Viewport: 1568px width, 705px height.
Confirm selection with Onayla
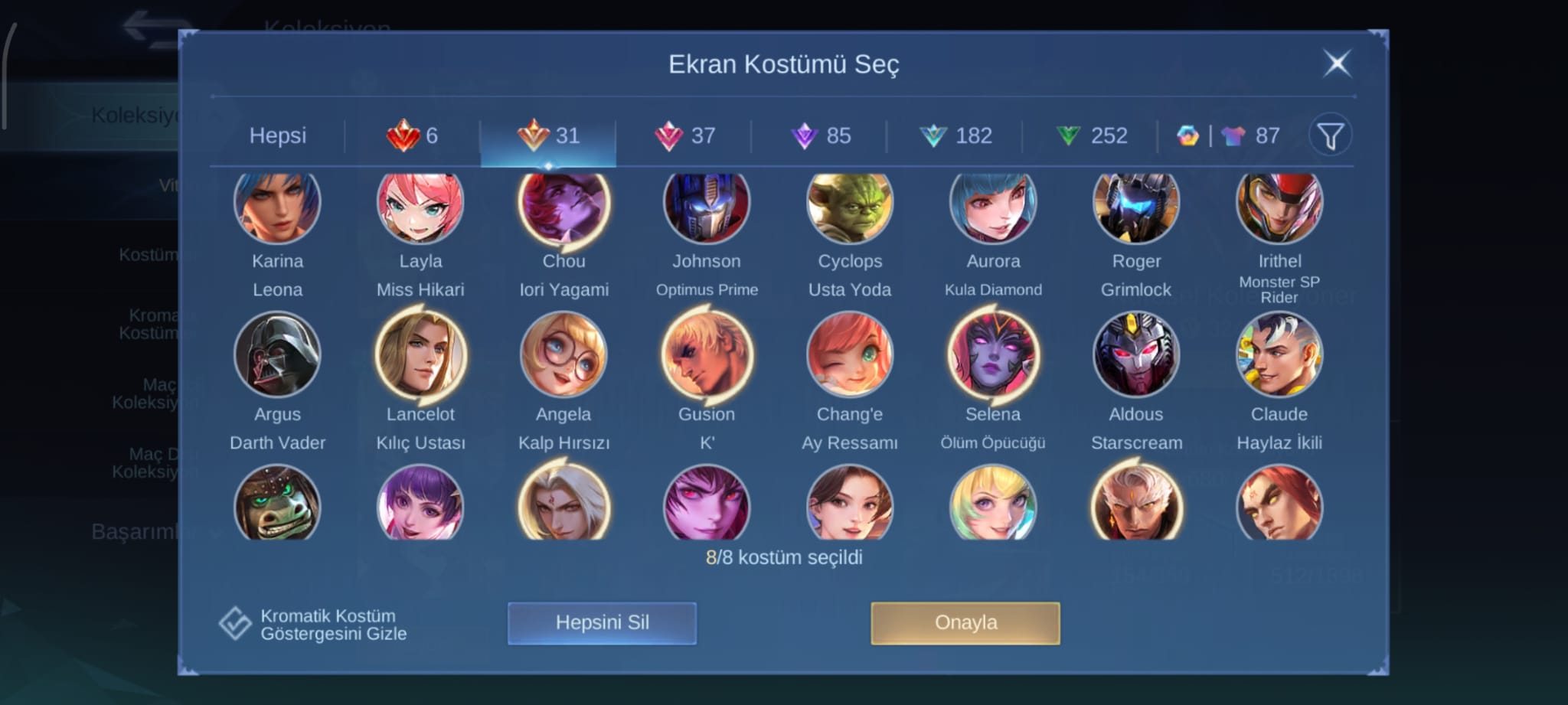coord(965,622)
